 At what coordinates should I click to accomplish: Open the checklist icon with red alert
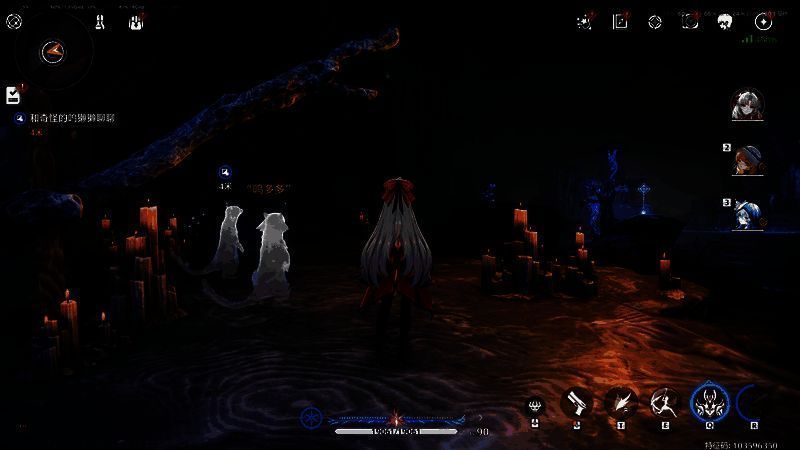pos(13,95)
